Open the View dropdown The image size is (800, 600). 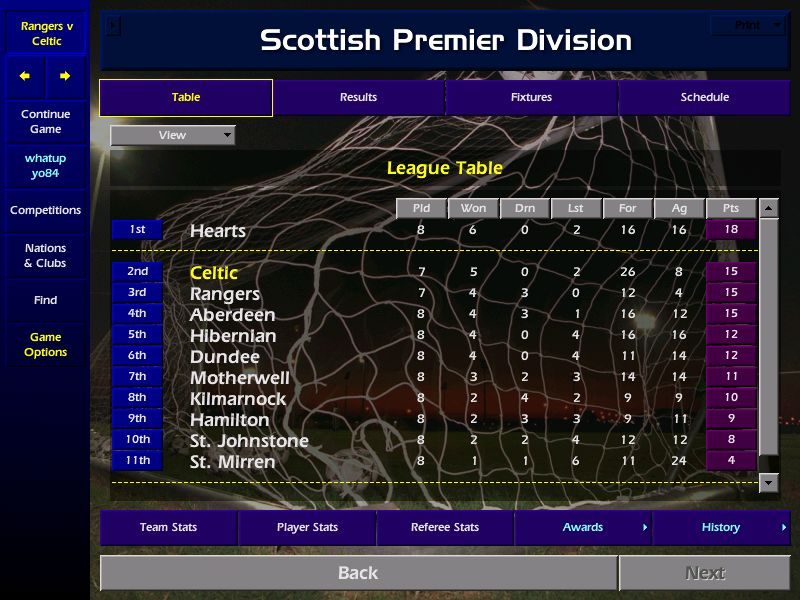click(x=173, y=135)
